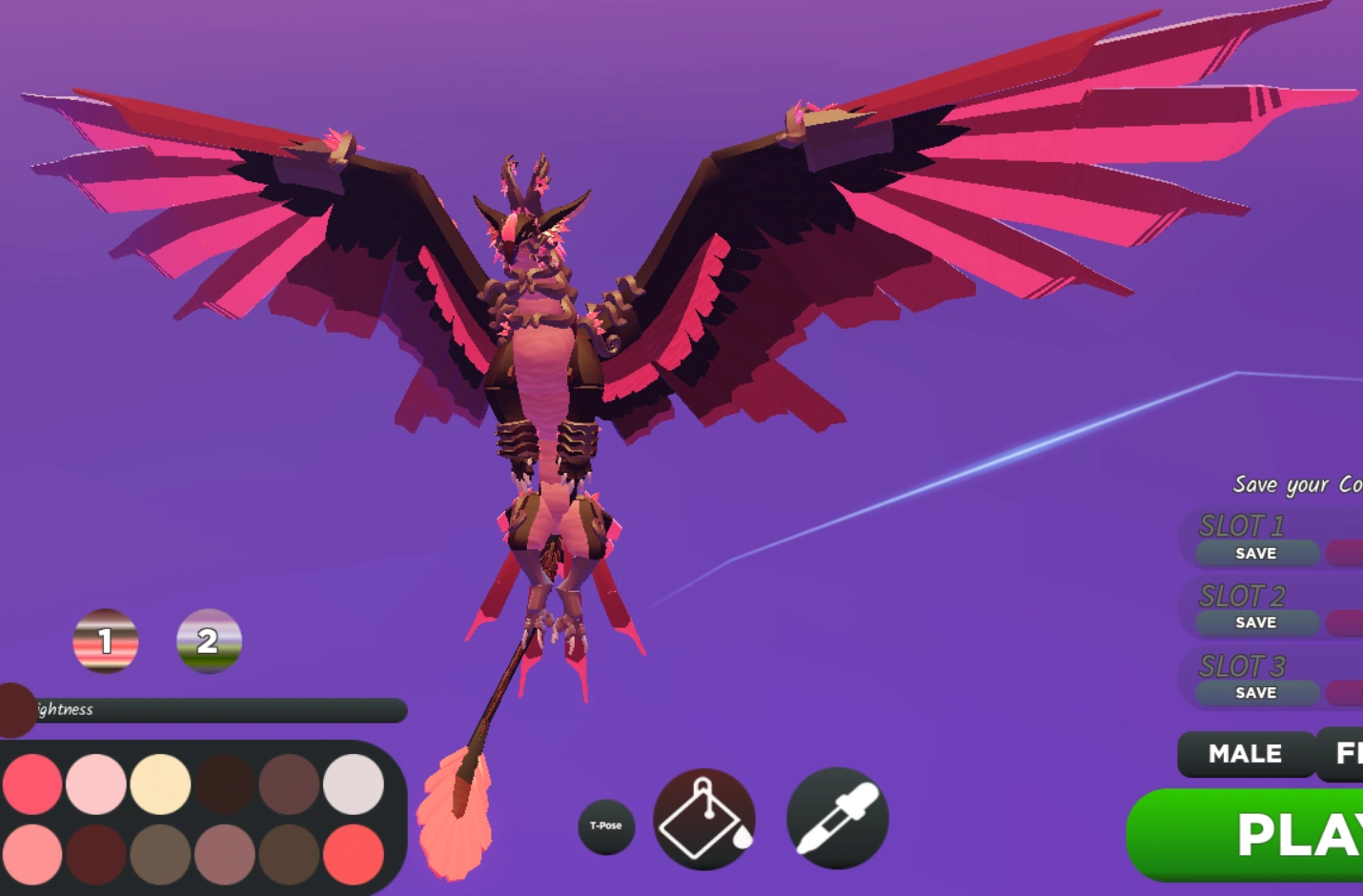1363x896 pixels.
Task: Save your creature to SLOT 2
Action: 1256,622
